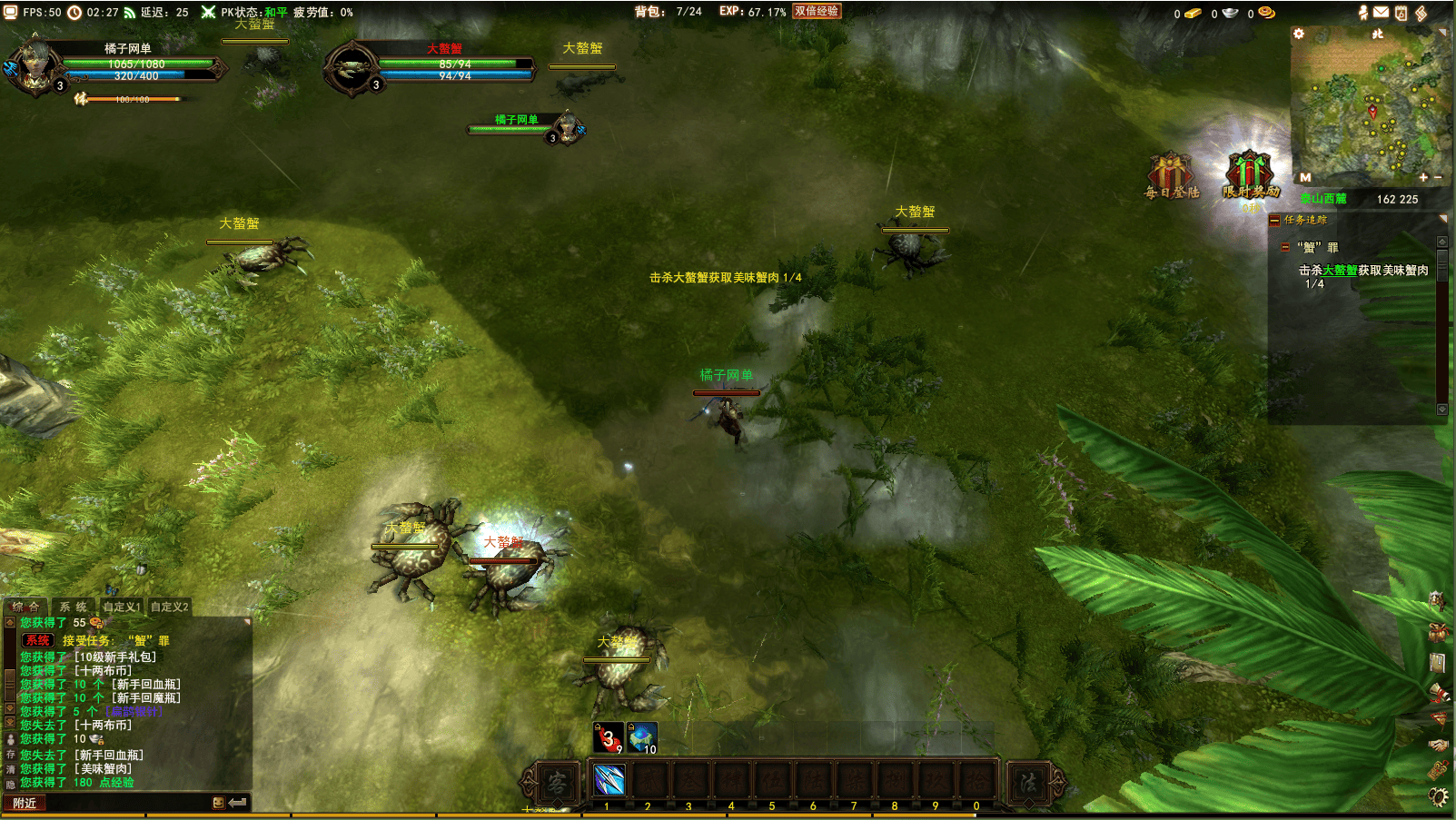Image resolution: width=1456 pixels, height=820 pixels.
Task: Switch to the 自定义2 chat tab
Action: [x=170, y=607]
